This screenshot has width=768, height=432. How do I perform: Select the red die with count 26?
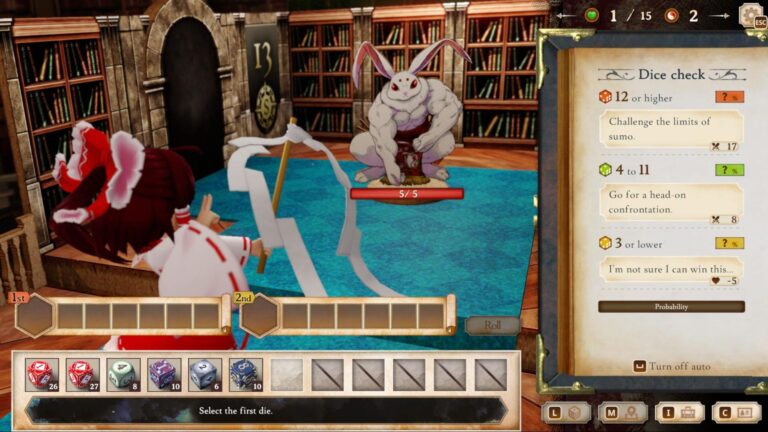(42, 375)
